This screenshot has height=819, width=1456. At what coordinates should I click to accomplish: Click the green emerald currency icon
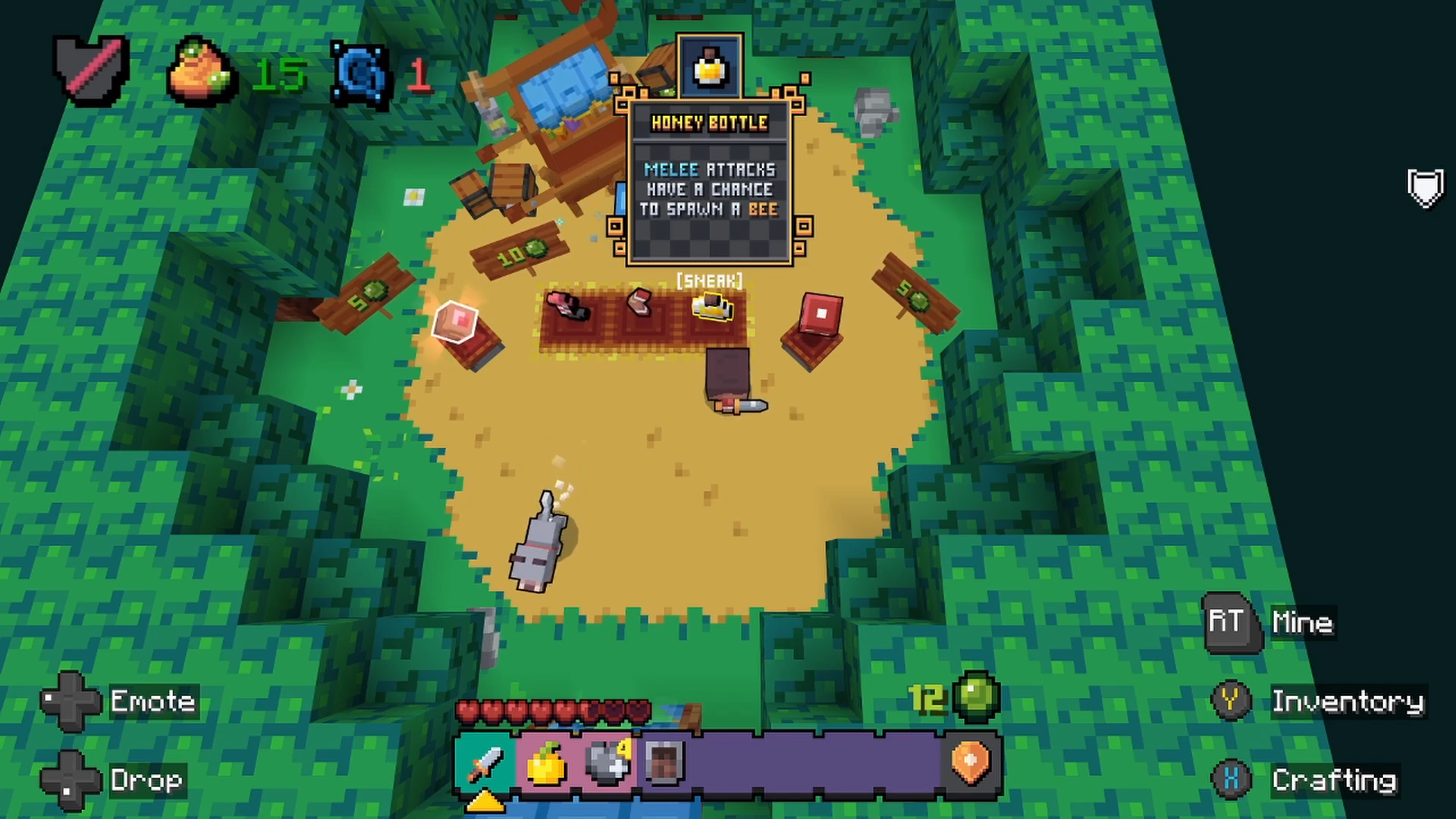point(977,697)
